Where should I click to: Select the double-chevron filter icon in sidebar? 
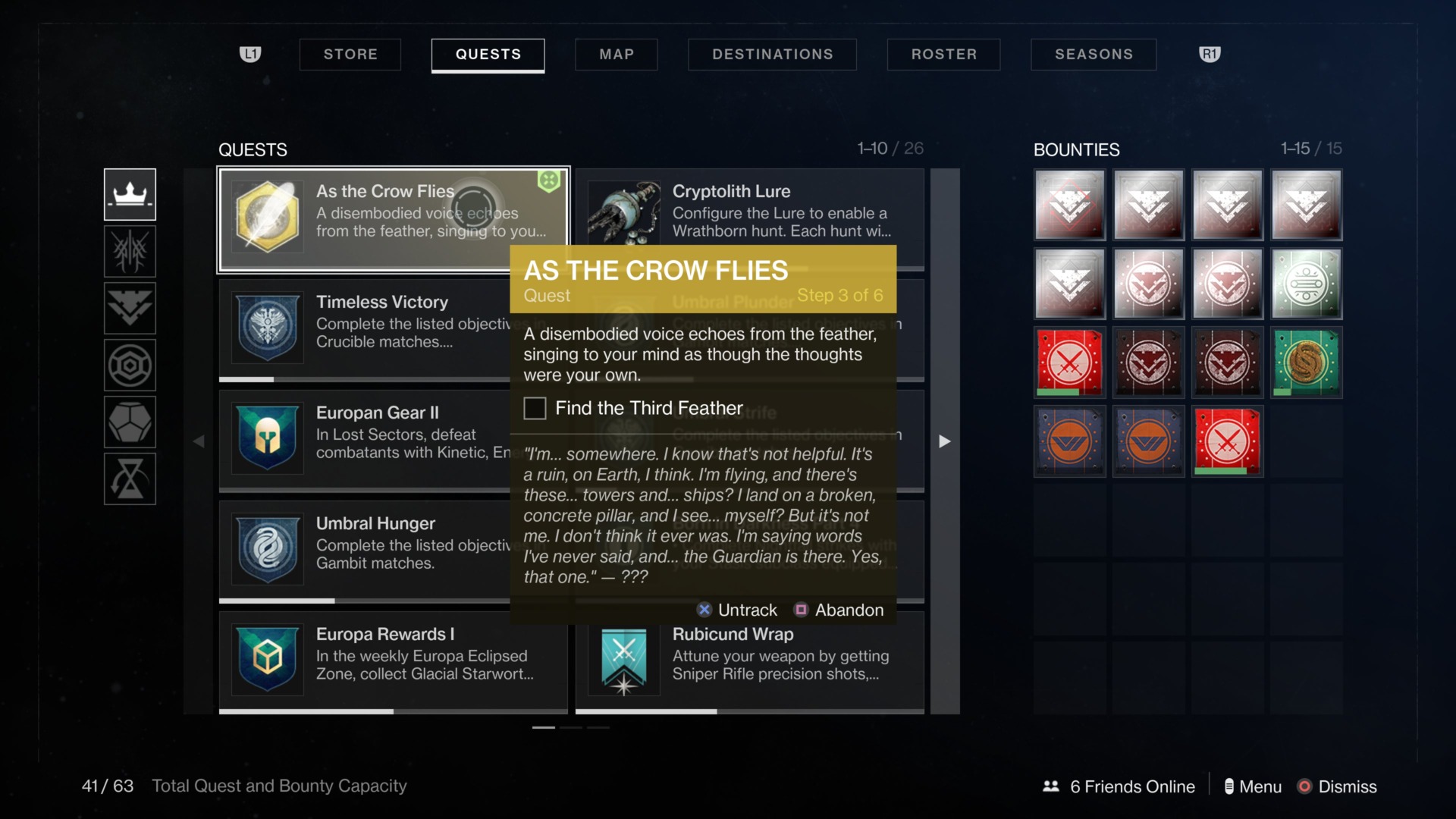(129, 308)
